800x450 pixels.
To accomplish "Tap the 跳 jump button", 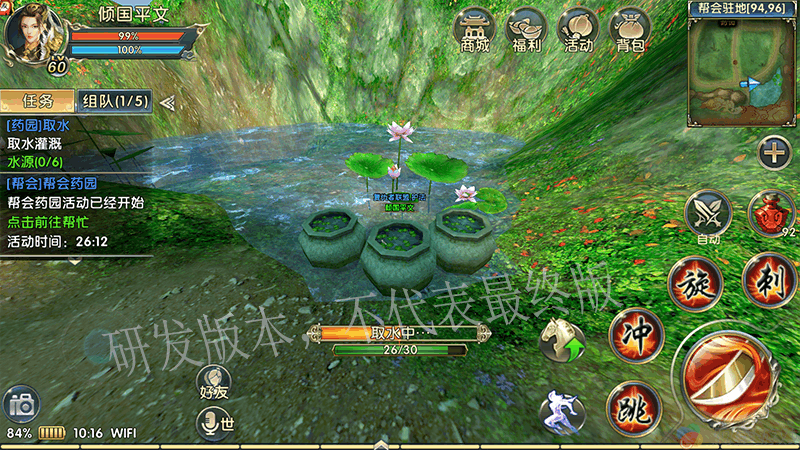I will (631, 405).
